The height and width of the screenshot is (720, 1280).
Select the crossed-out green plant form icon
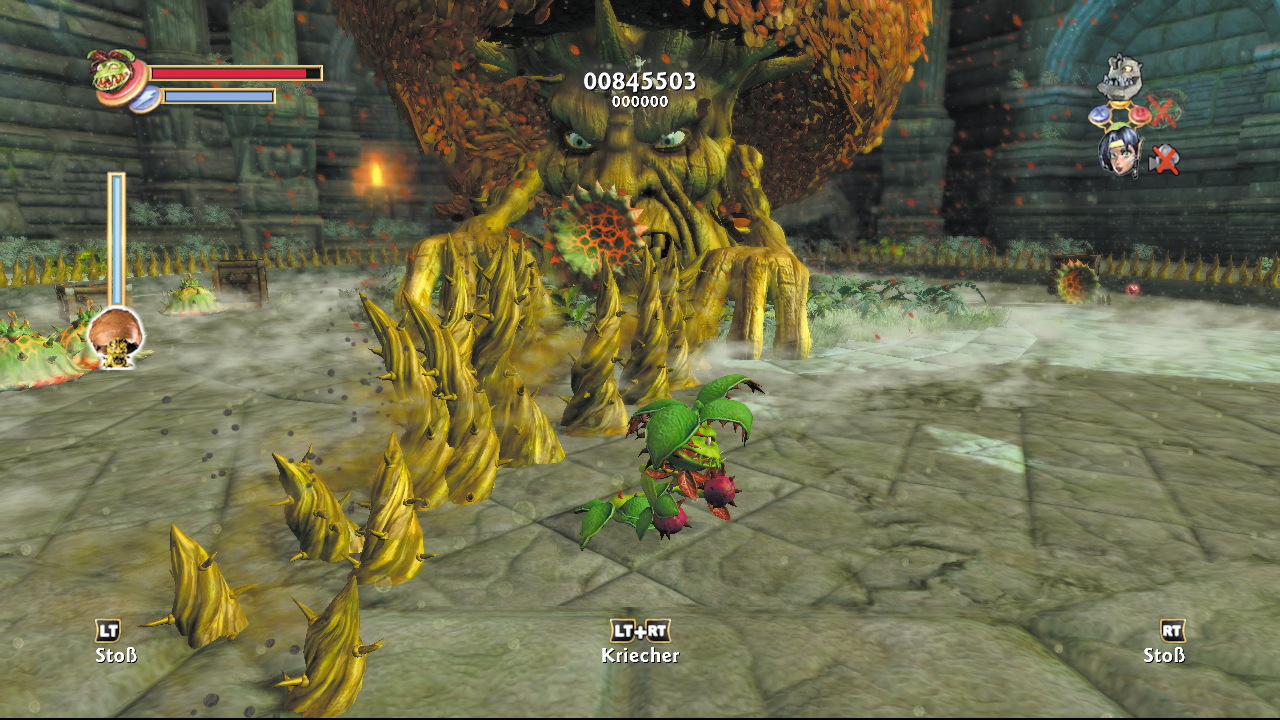[1163, 110]
